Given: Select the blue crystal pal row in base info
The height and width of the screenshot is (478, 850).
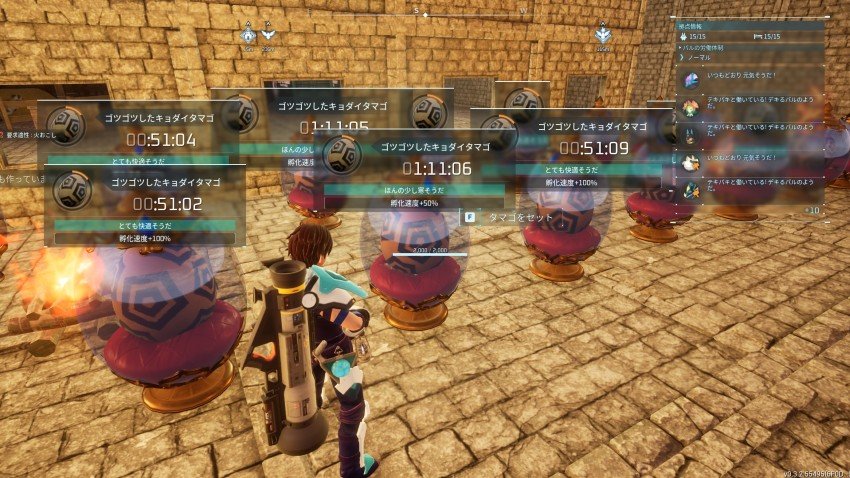Looking at the screenshot, I should 750,80.
